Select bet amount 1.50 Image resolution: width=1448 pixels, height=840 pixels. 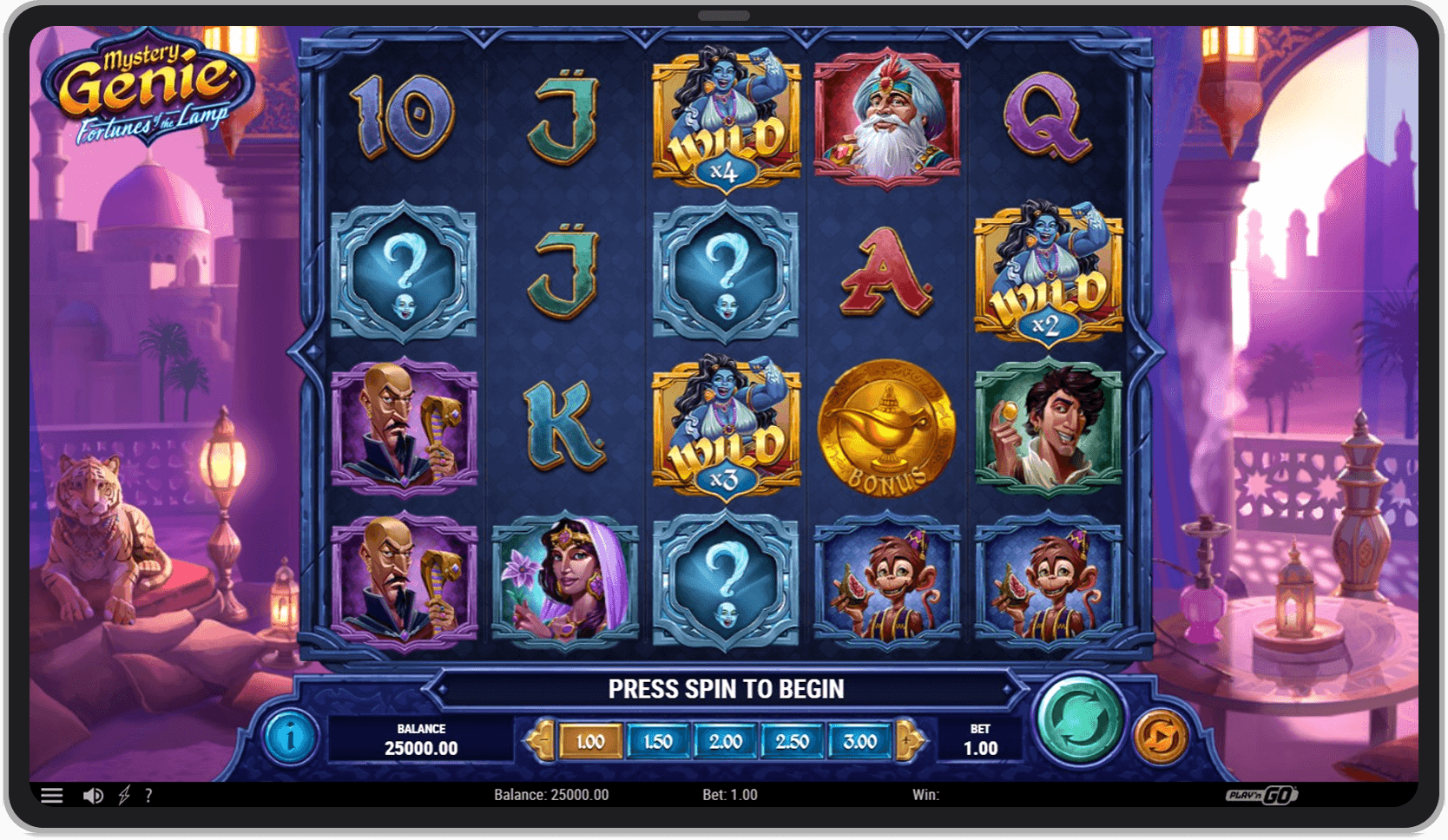coord(658,742)
